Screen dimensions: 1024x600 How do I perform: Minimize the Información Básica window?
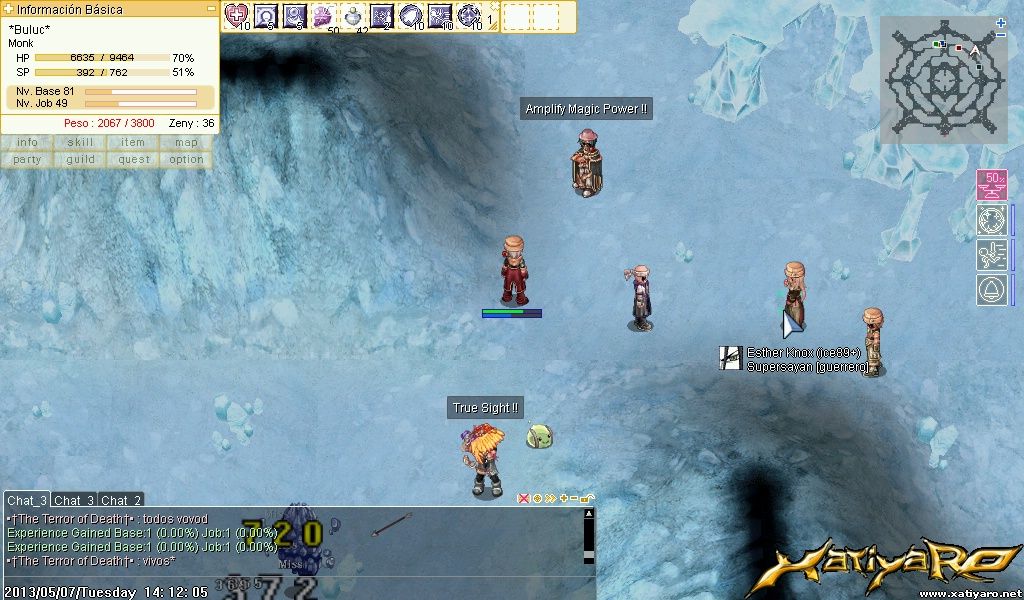coord(211,9)
